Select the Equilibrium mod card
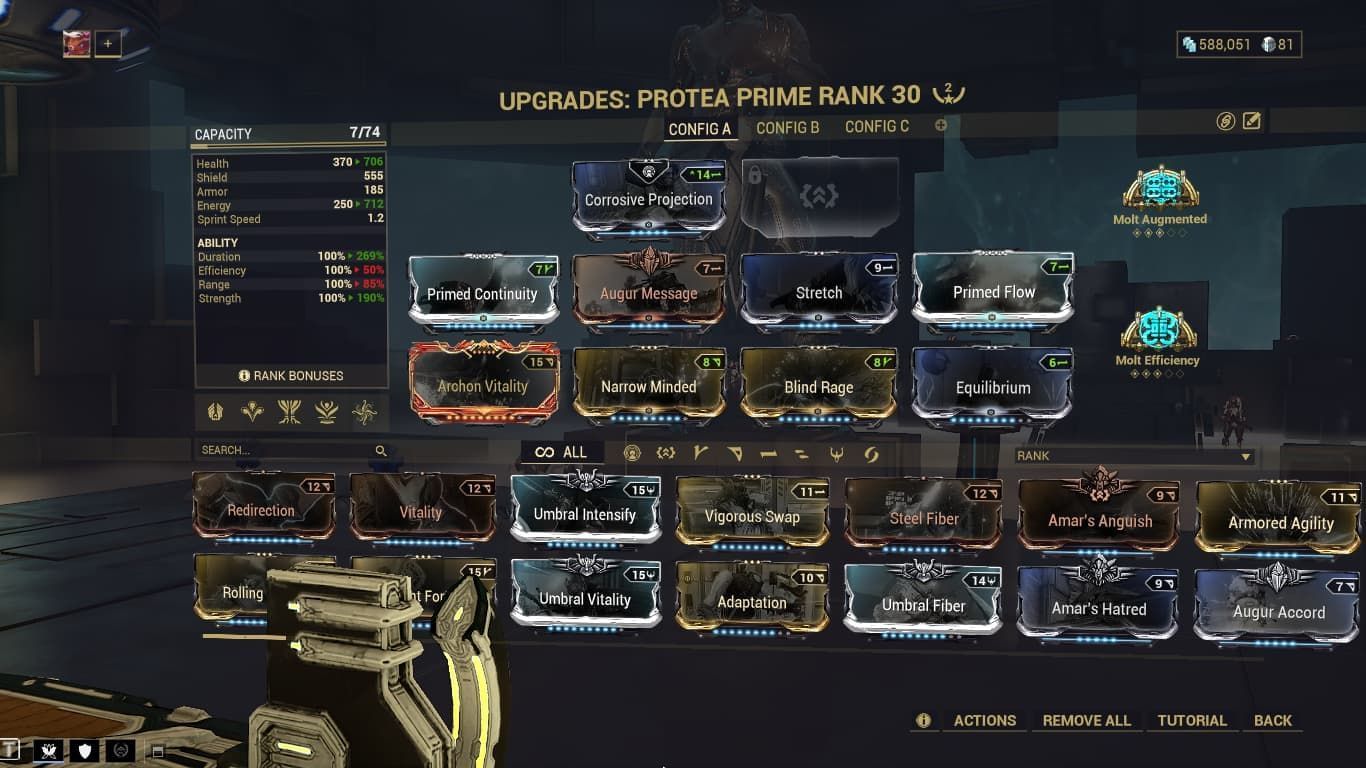The image size is (1366, 768). pyautogui.click(x=992, y=387)
